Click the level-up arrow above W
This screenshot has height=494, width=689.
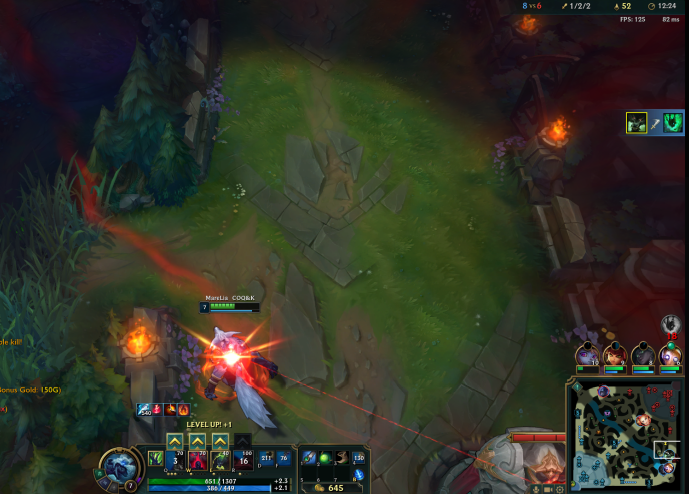click(x=197, y=440)
